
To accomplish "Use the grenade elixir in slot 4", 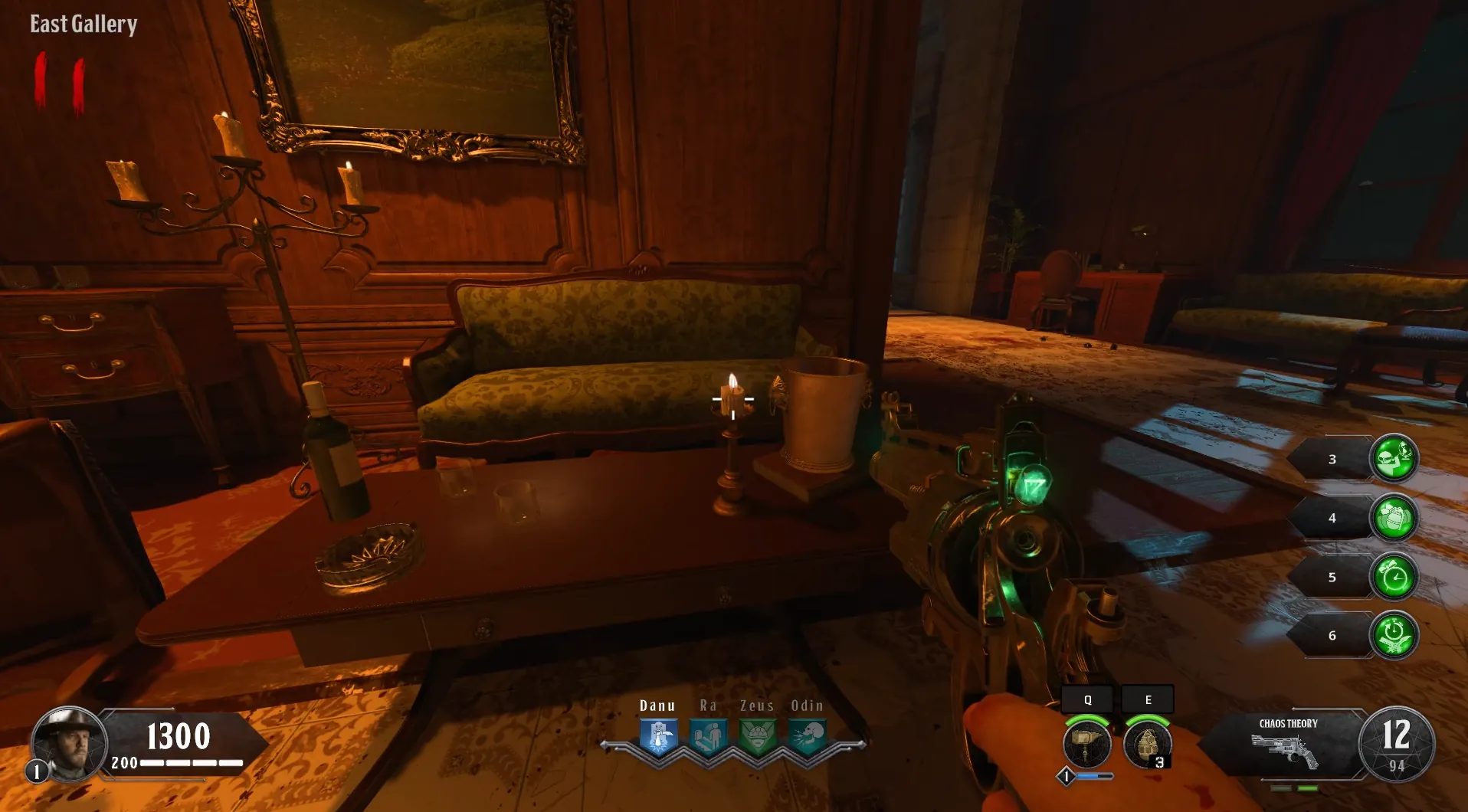I will (x=1394, y=517).
